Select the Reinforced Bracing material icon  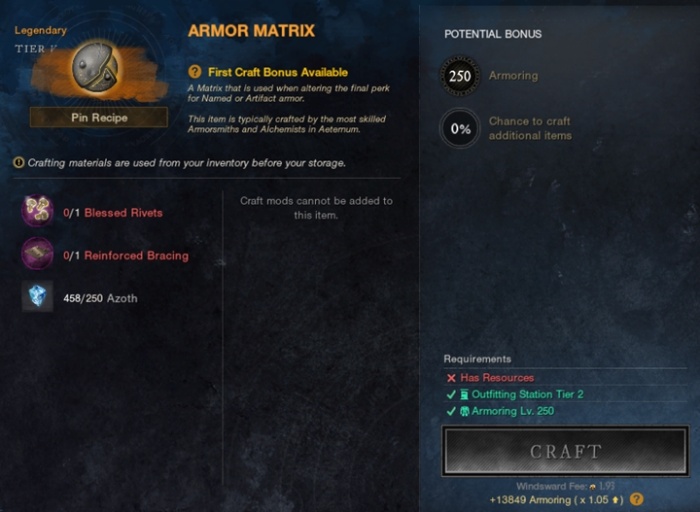38,254
